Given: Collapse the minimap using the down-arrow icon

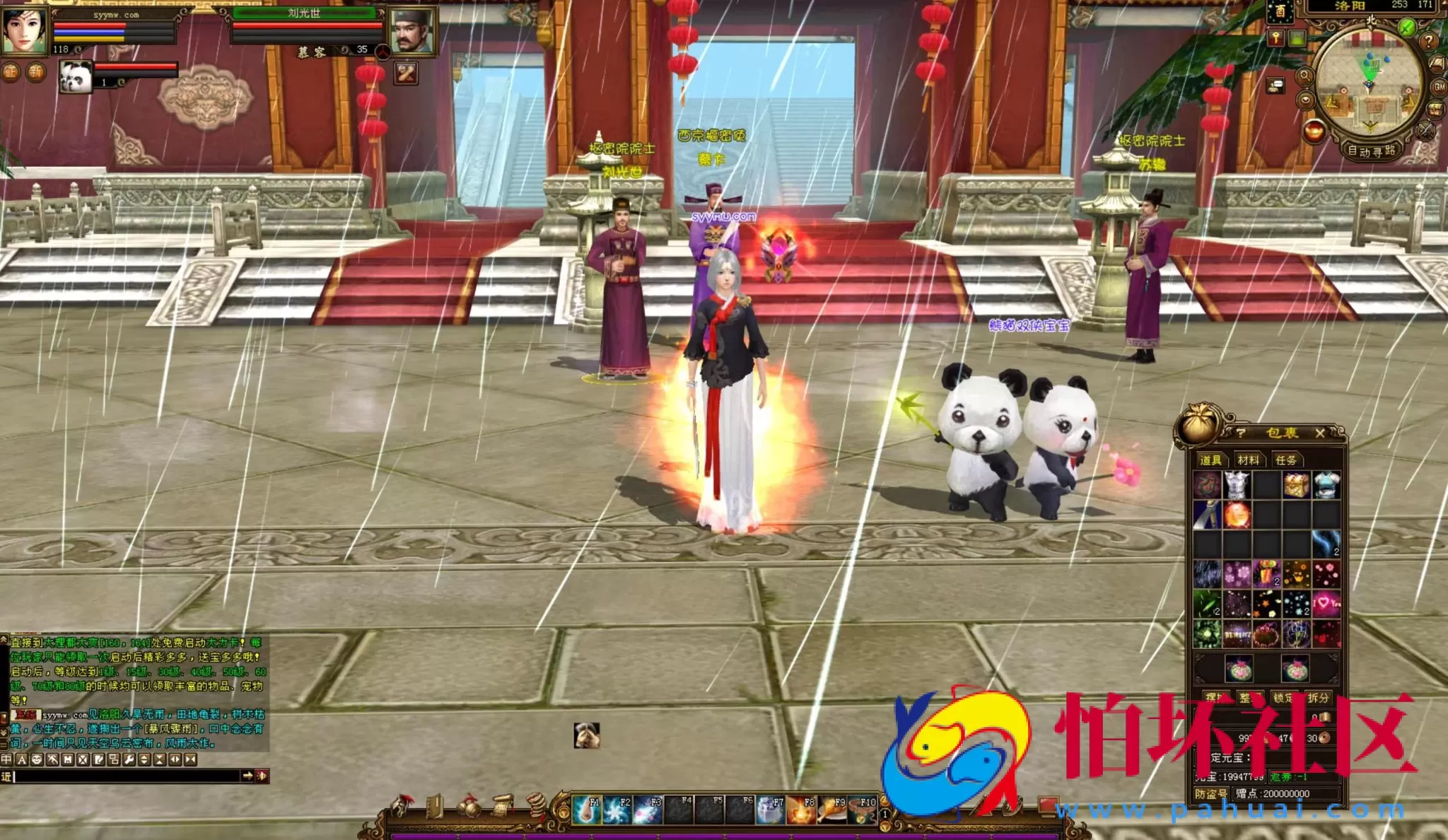Looking at the screenshot, I should coord(1305,100).
